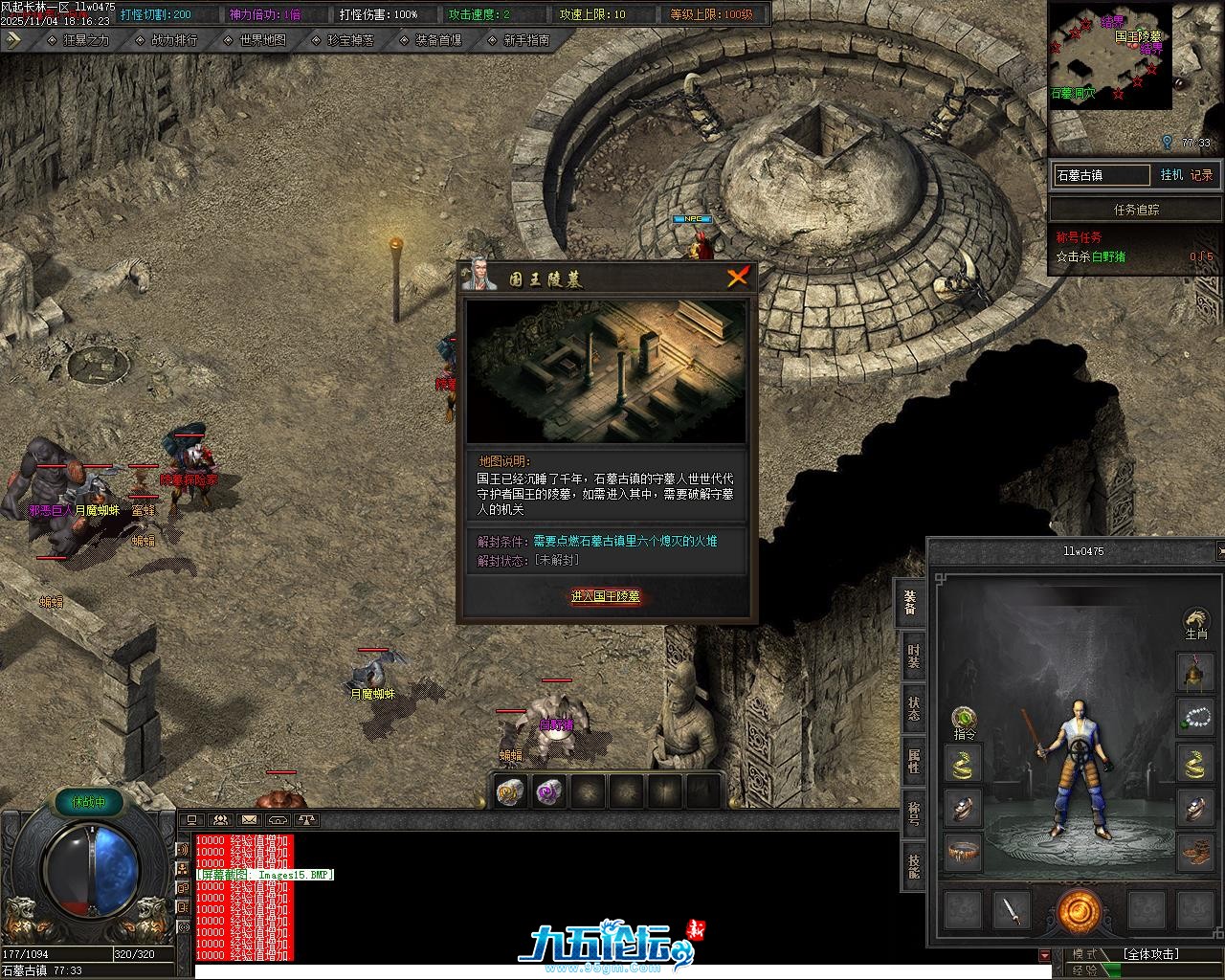The width and height of the screenshot is (1225, 980).
Task: Open the 珍宝掉落 treasure drops menu
Action: click(x=350, y=40)
